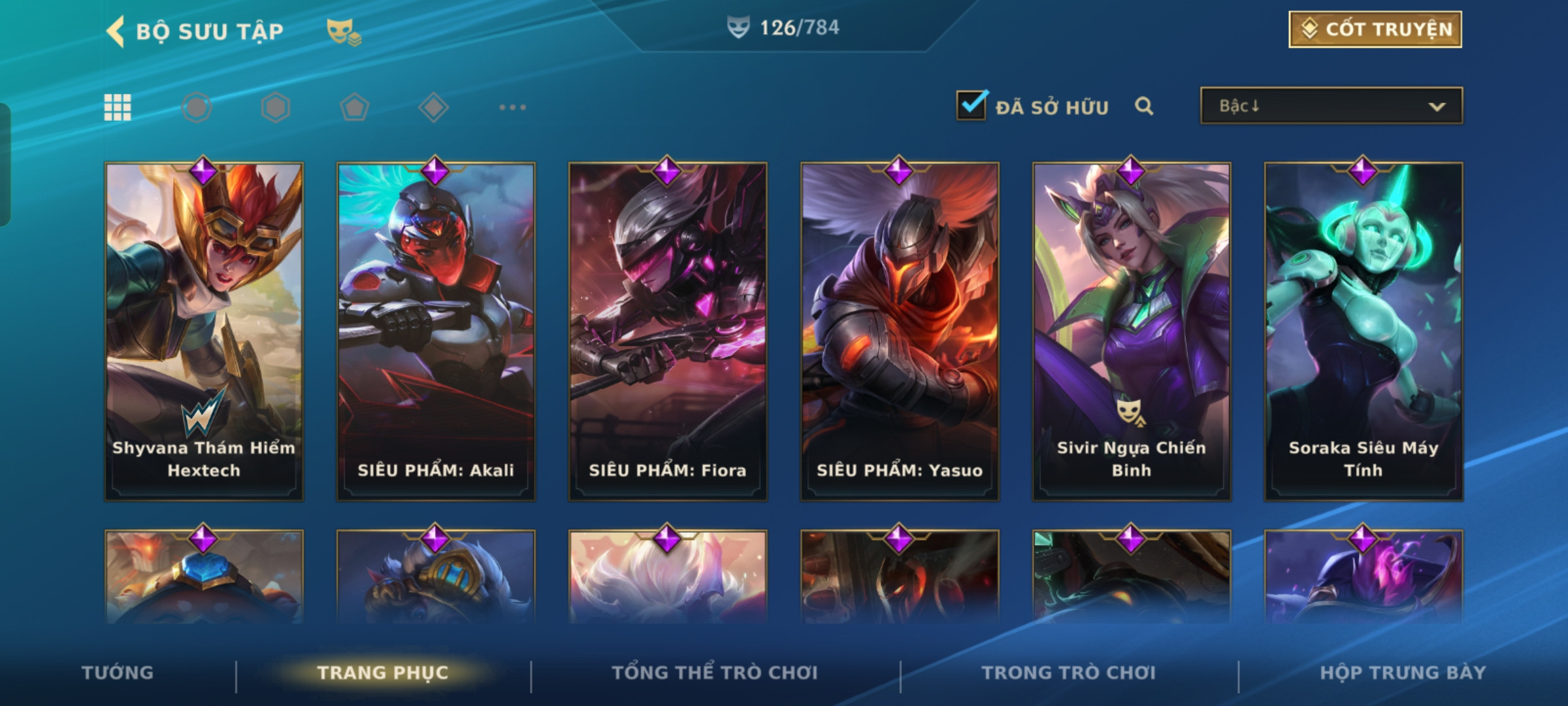Choose the pentagon-shaped rarity filter
The image size is (1568, 706).
click(x=354, y=107)
